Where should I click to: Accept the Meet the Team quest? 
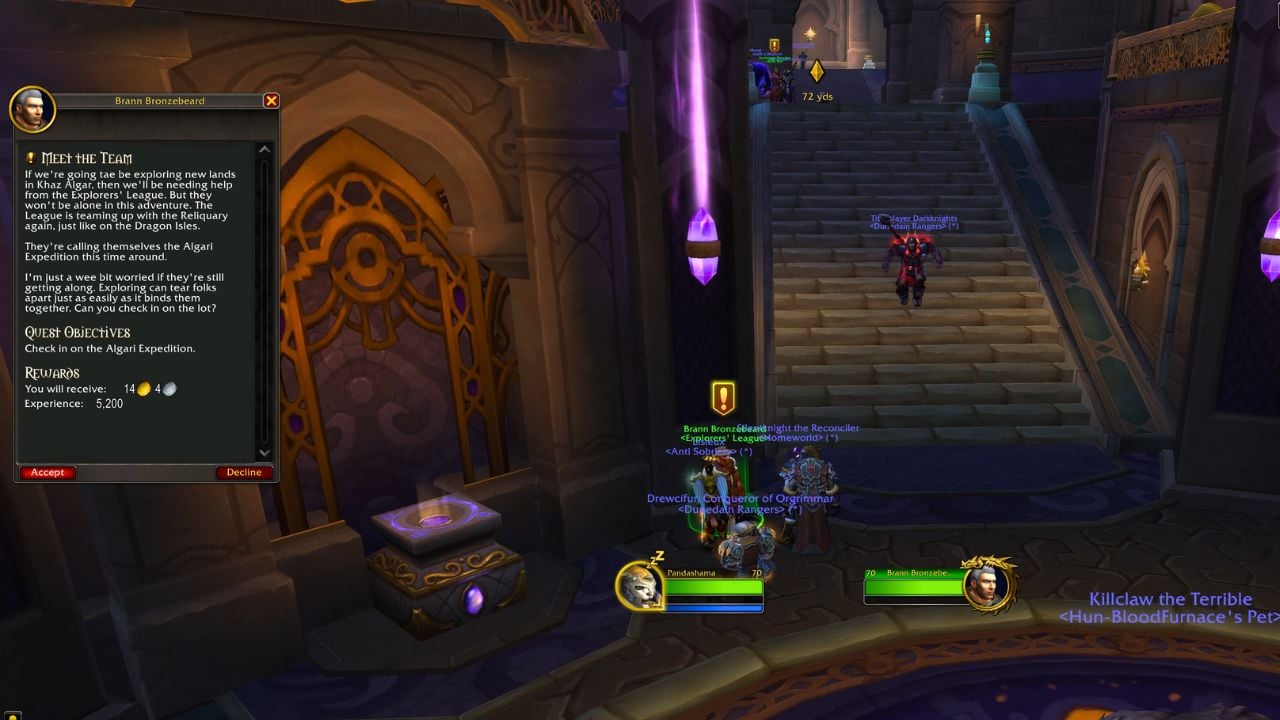tap(47, 472)
